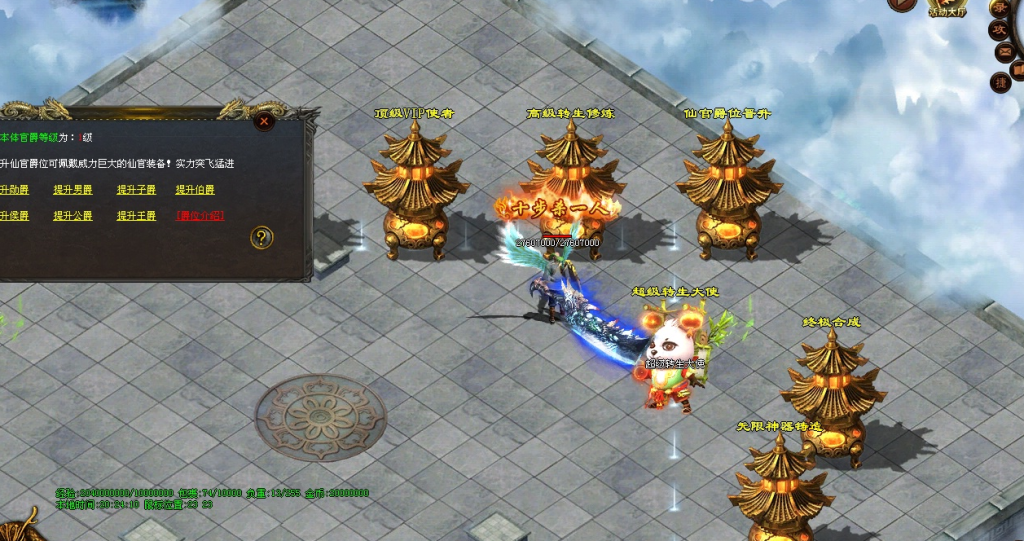
Task: Click the round arrow button beside 活动大厅
Action: pos(903,4)
